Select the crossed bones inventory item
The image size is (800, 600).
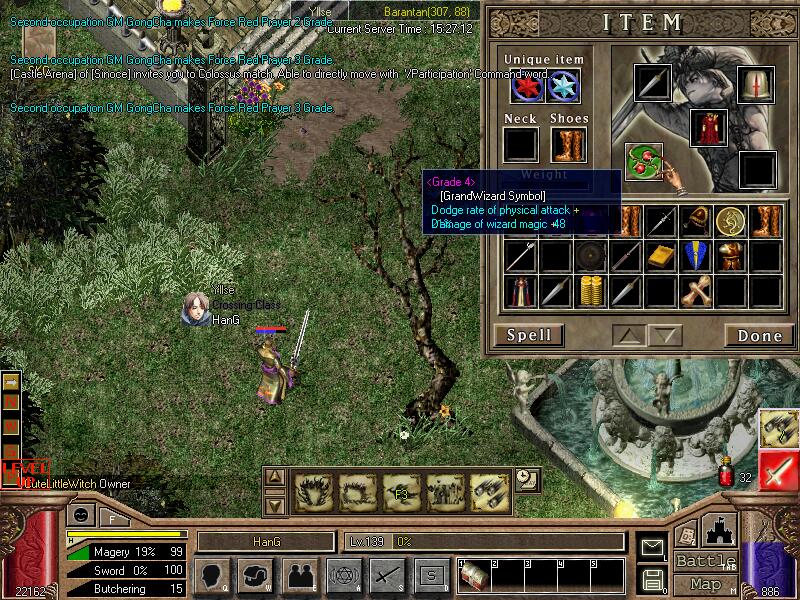click(x=695, y=291)
